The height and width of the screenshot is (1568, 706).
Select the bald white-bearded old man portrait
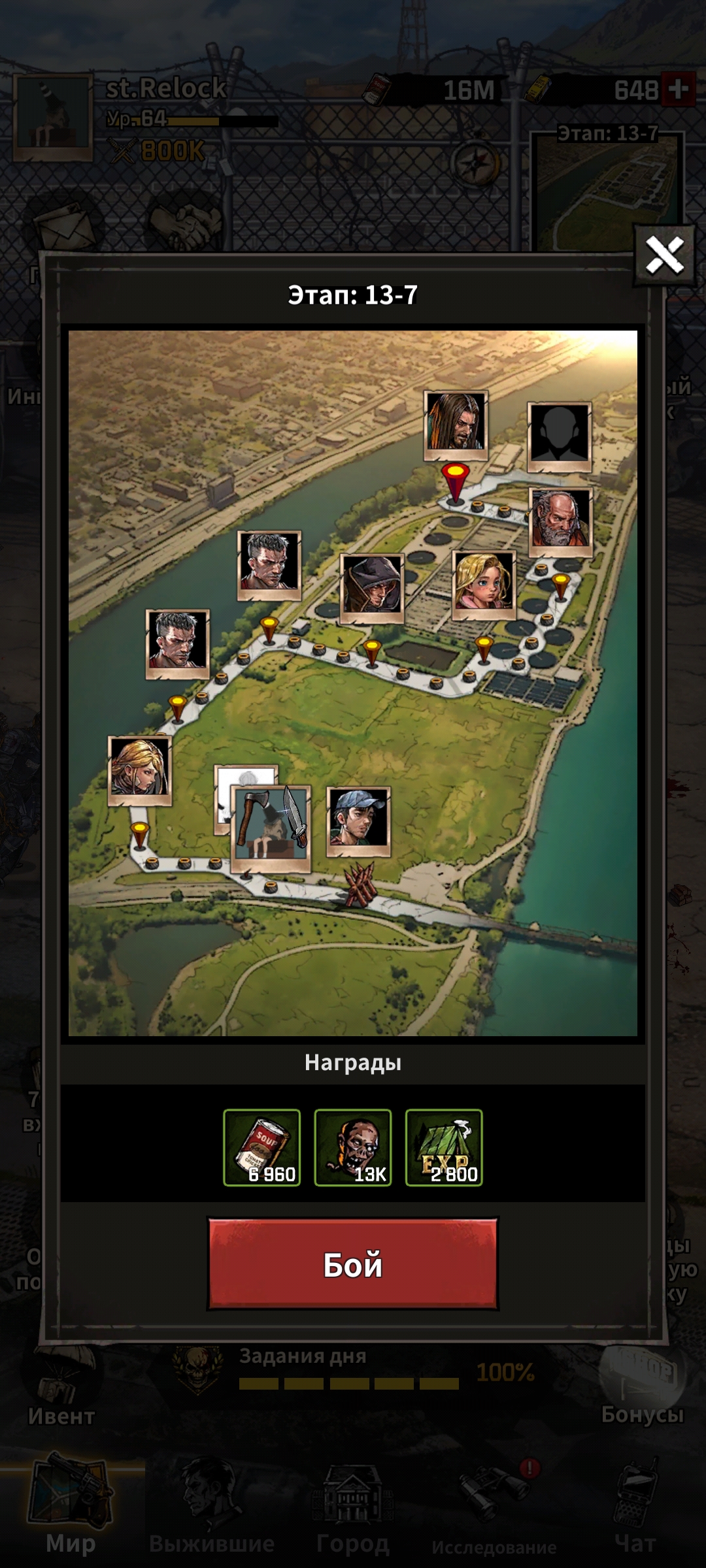coord(560,520)
